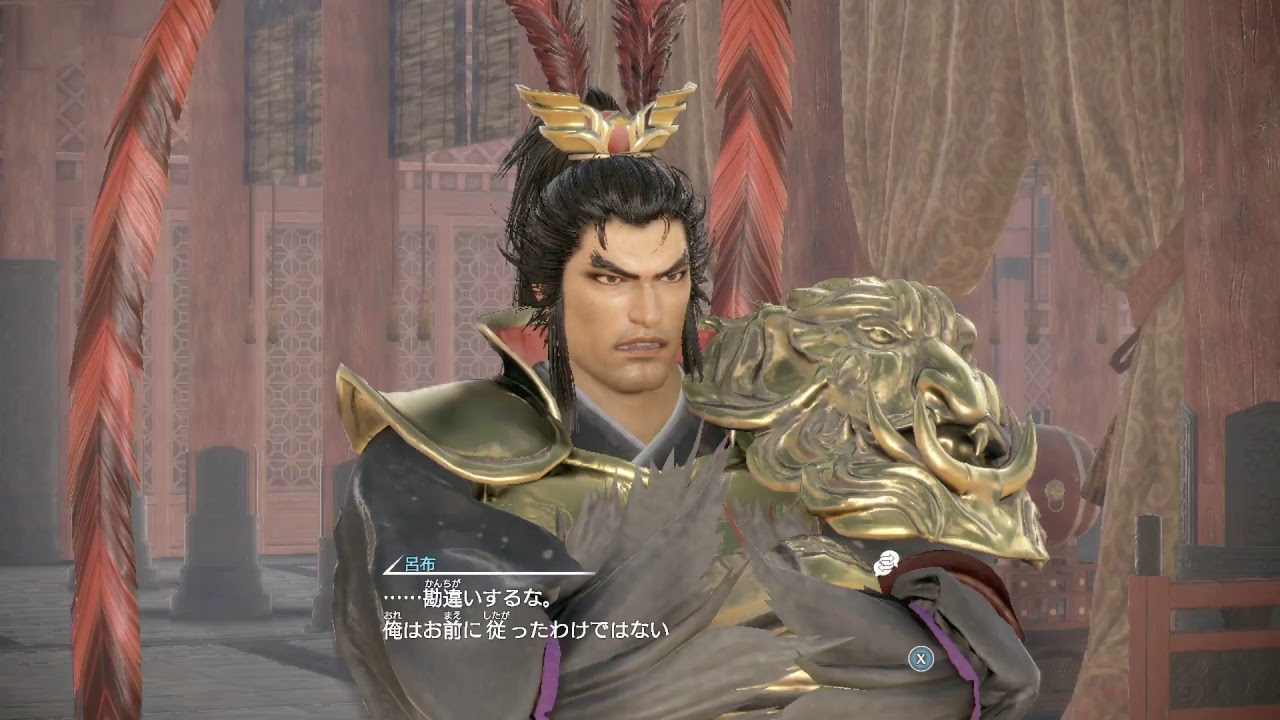Screen dimensions: 1280x720
Task: Select the arrows inside the dialogue bubble icon
Action: (886, 560)
